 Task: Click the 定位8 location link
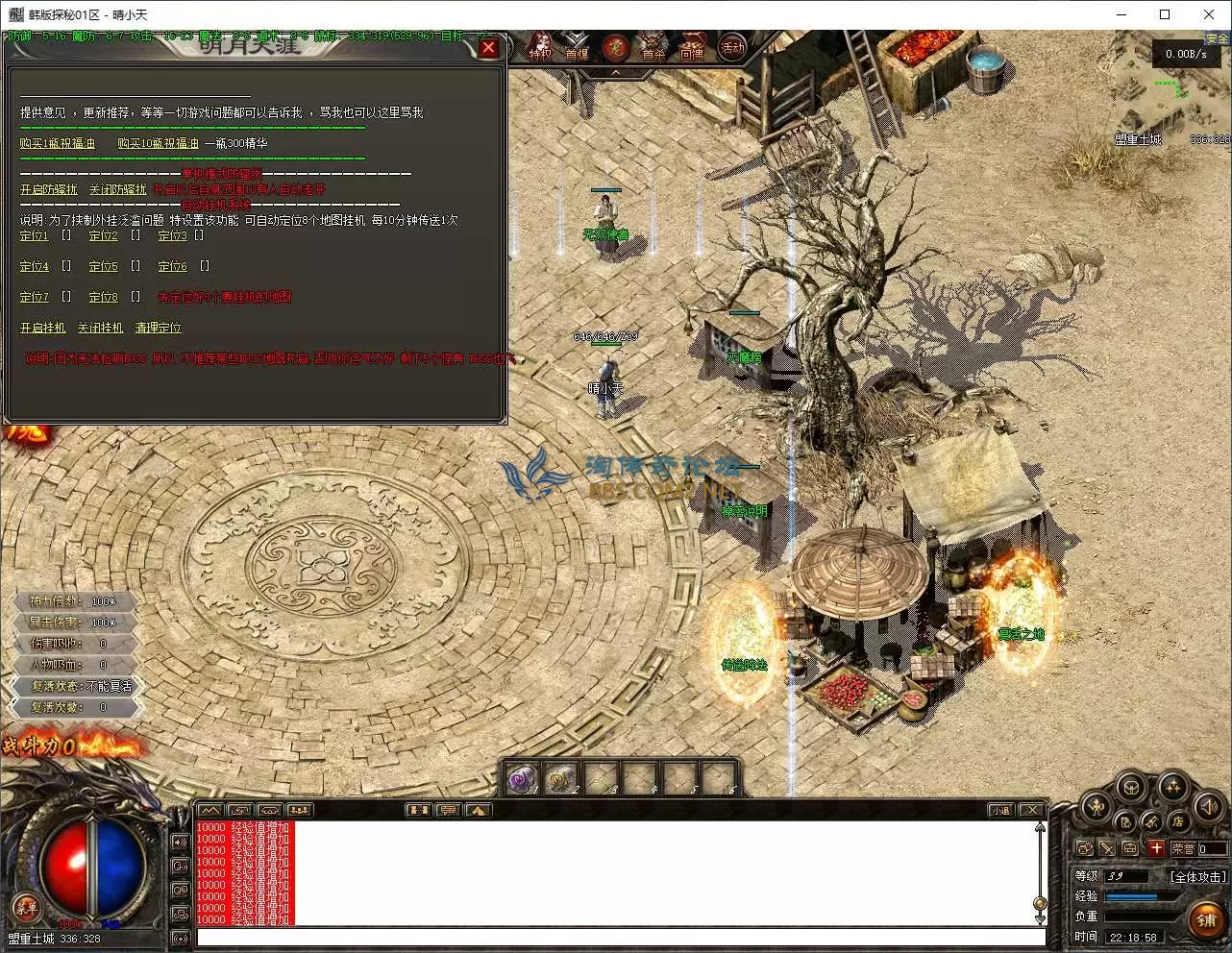coord(104,297)
